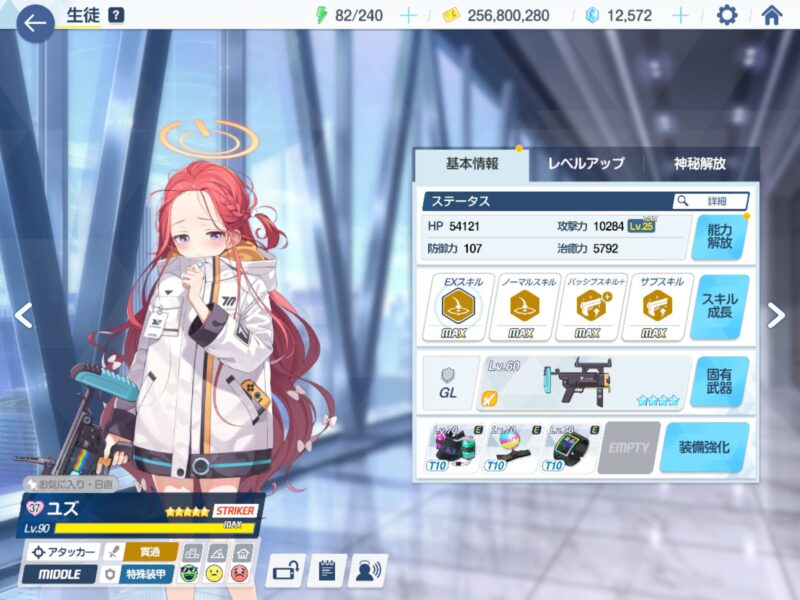Select the EMPTY equipment slot
This screenshot has height=600, width=800.
628,446
